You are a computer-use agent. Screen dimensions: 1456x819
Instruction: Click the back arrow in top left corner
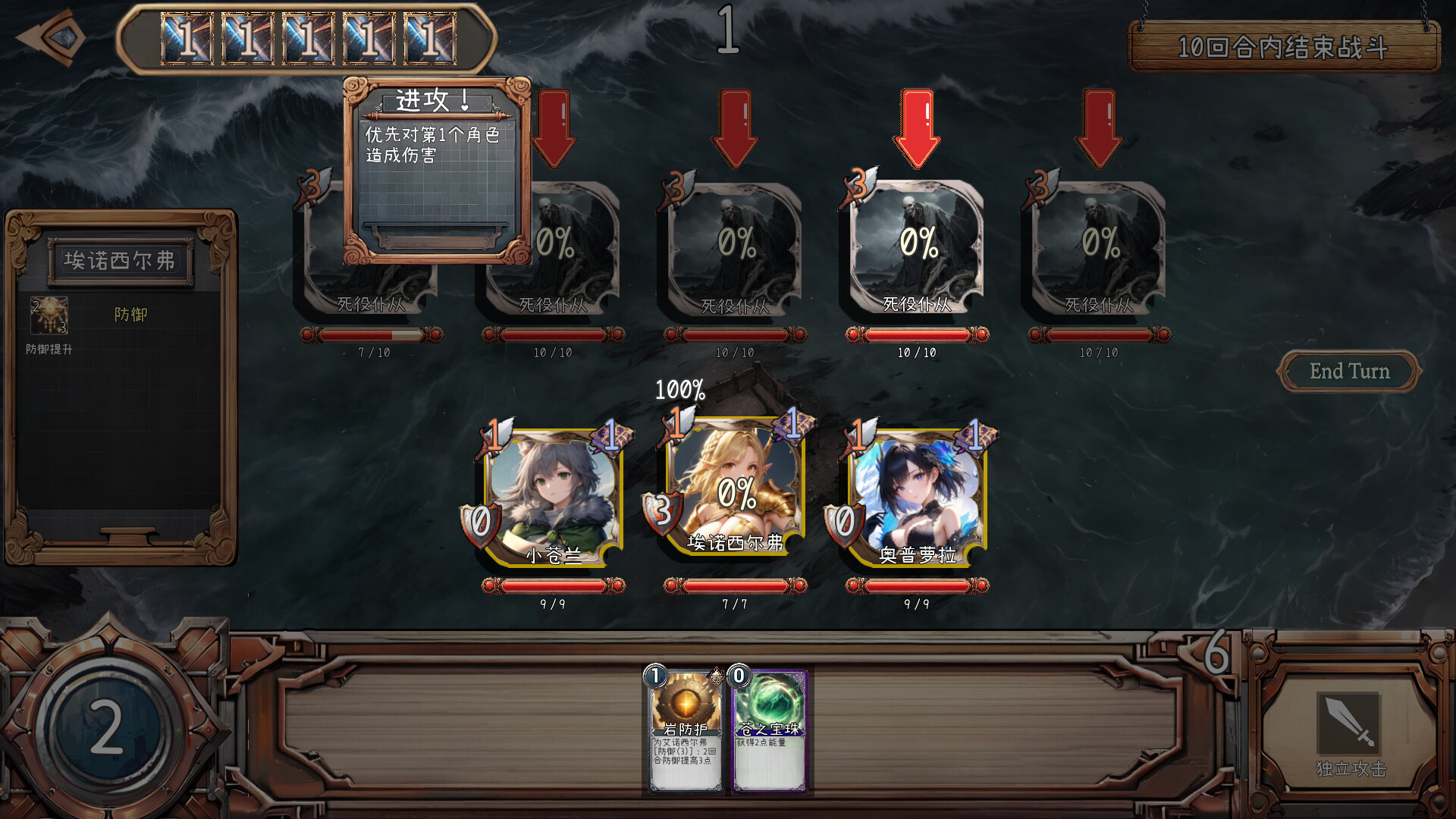point(52,38)
